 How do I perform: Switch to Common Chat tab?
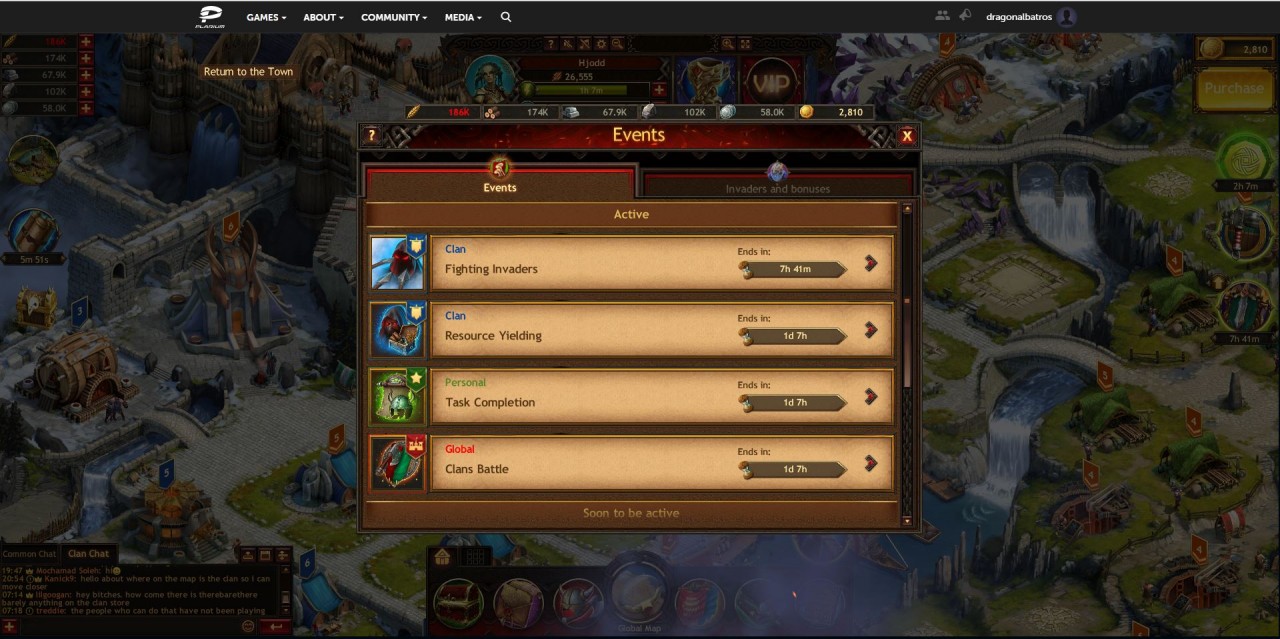29,554
